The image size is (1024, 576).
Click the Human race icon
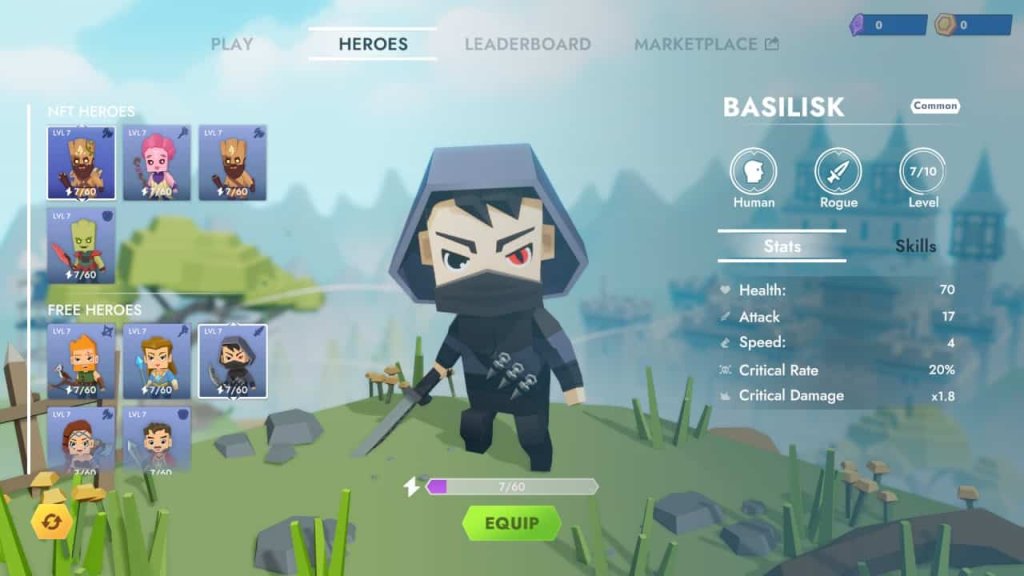pyautogui.click(x=753, y=171)
